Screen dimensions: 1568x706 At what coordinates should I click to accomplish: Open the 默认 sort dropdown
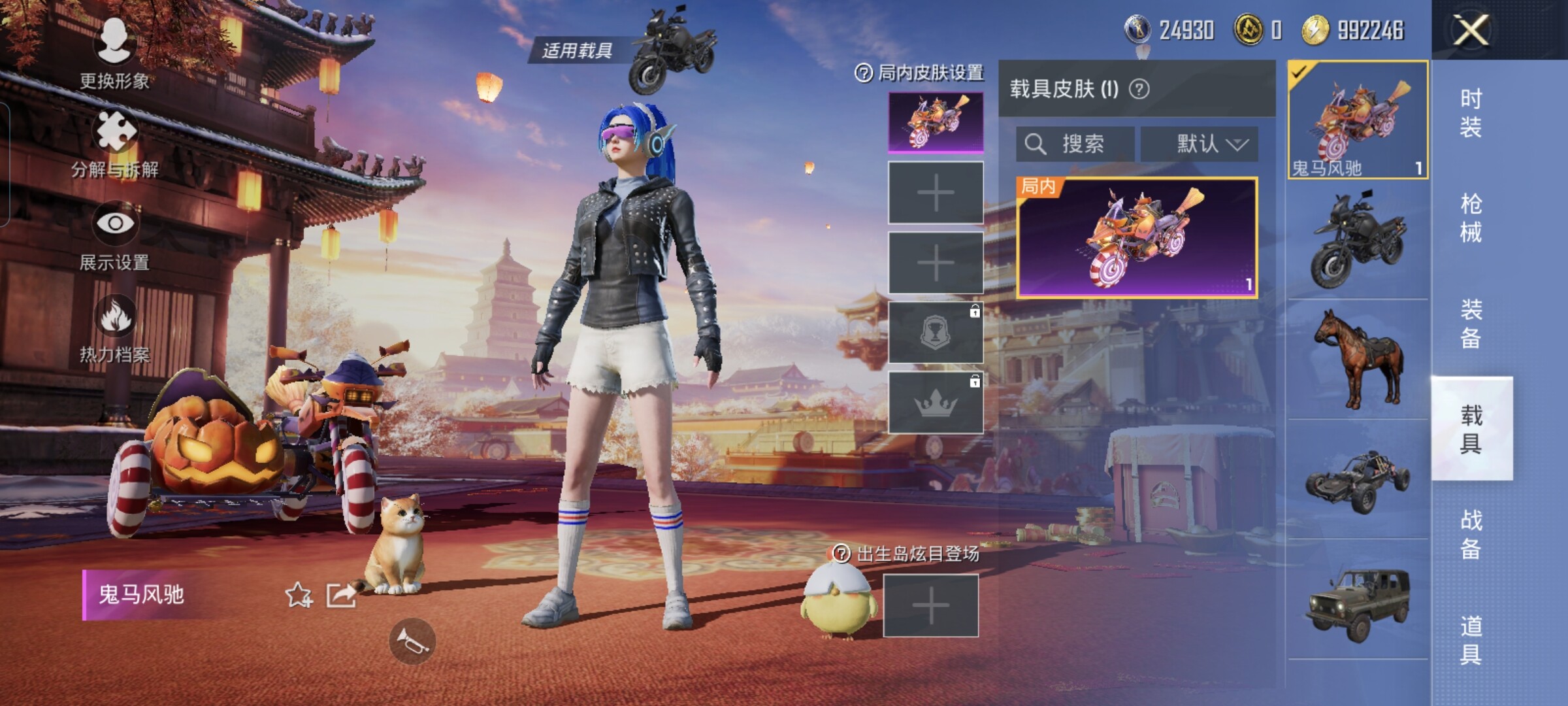click(x=1200, y=144)
